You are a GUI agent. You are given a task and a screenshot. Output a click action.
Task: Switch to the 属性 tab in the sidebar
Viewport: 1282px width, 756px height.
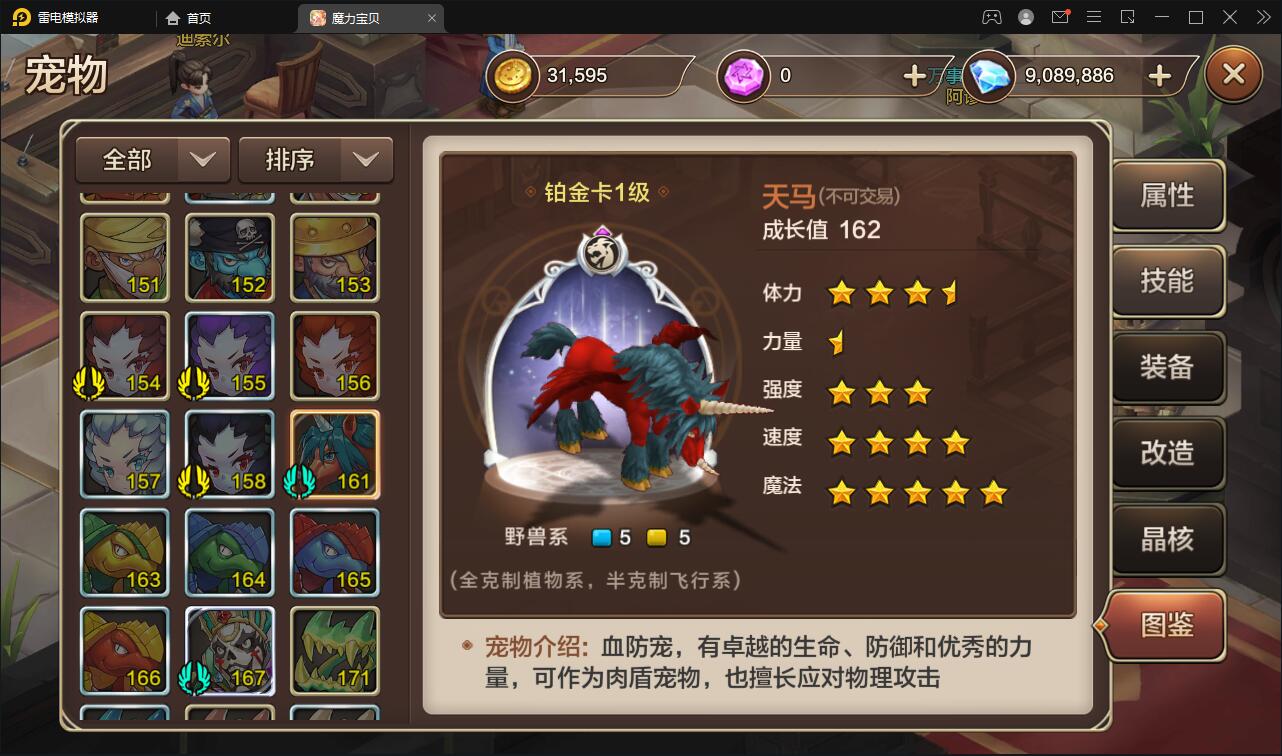(x=1166, y=196)
